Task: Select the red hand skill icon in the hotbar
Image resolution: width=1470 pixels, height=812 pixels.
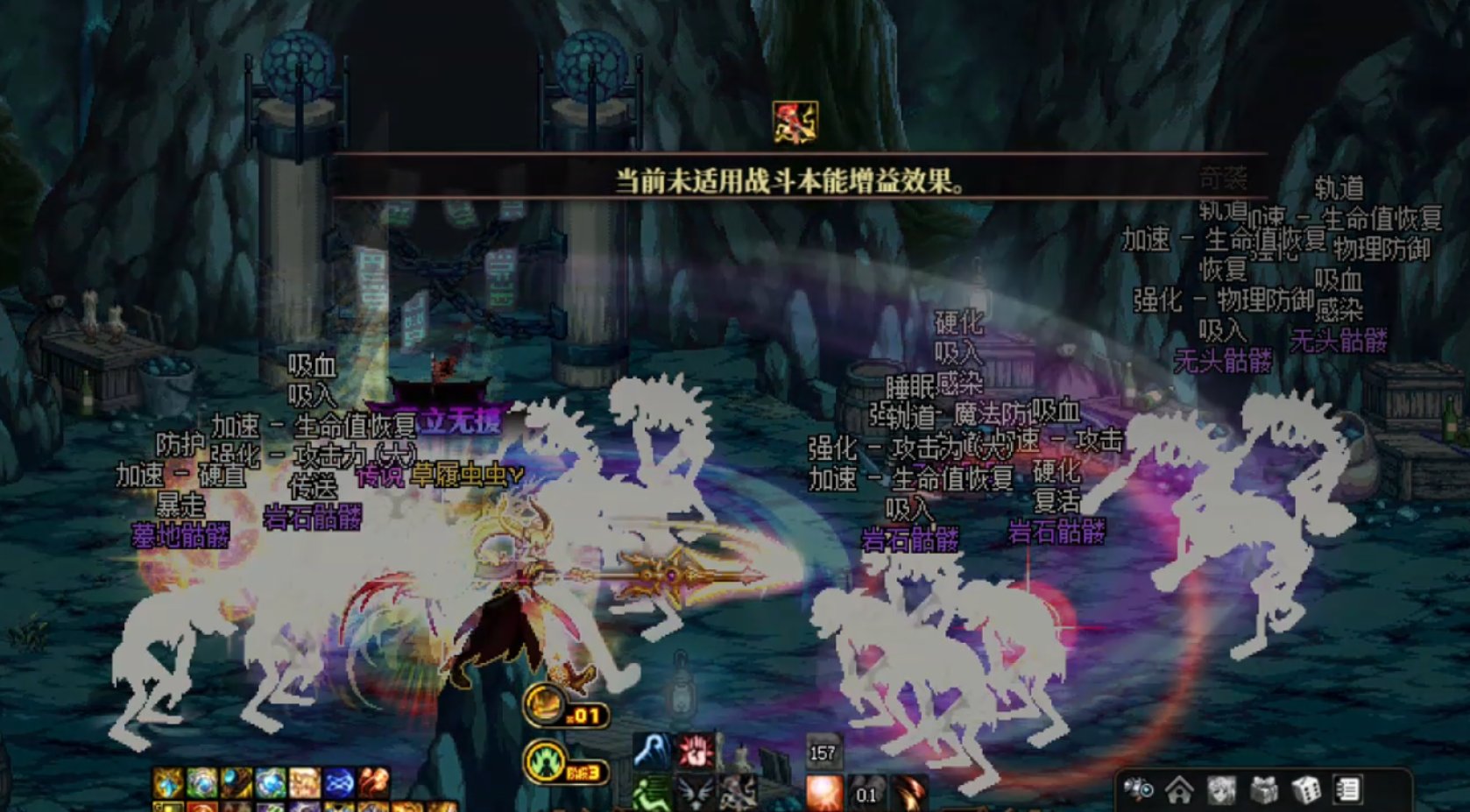Action: [x=695, y=752]
